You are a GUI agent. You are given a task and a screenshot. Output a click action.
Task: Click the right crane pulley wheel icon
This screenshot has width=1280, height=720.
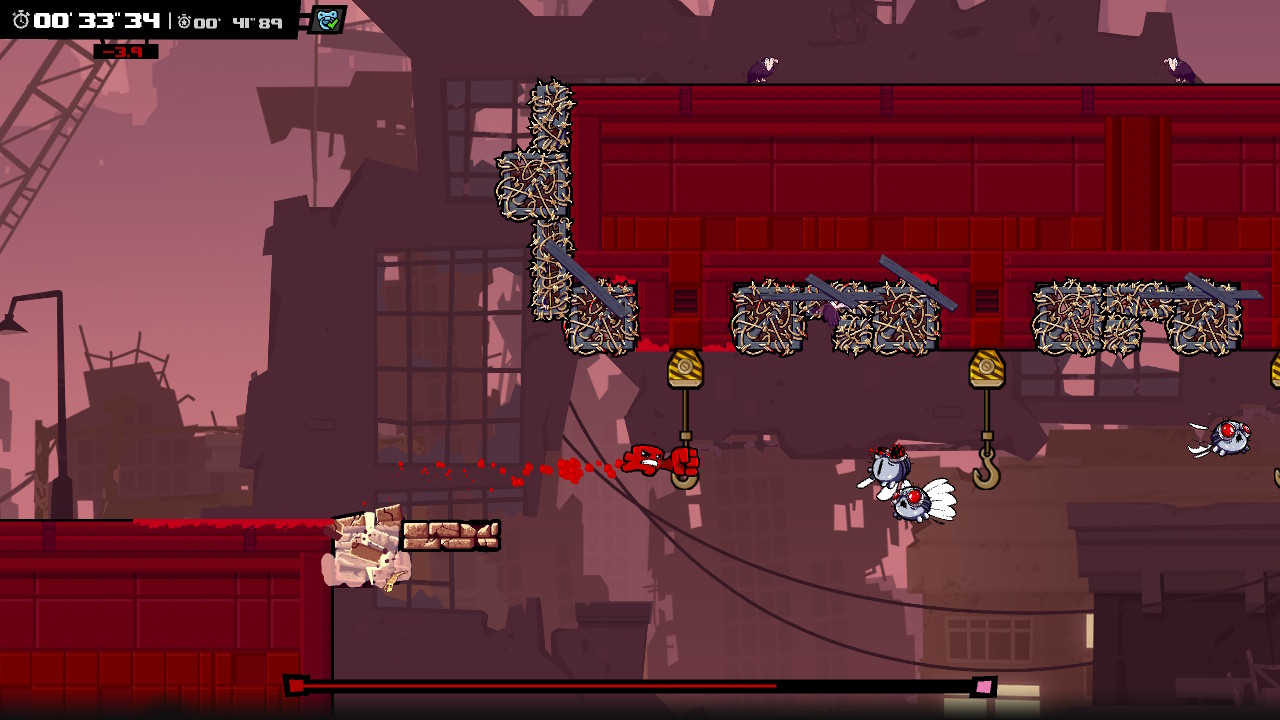pyautogui.click(x=987, y=368)
